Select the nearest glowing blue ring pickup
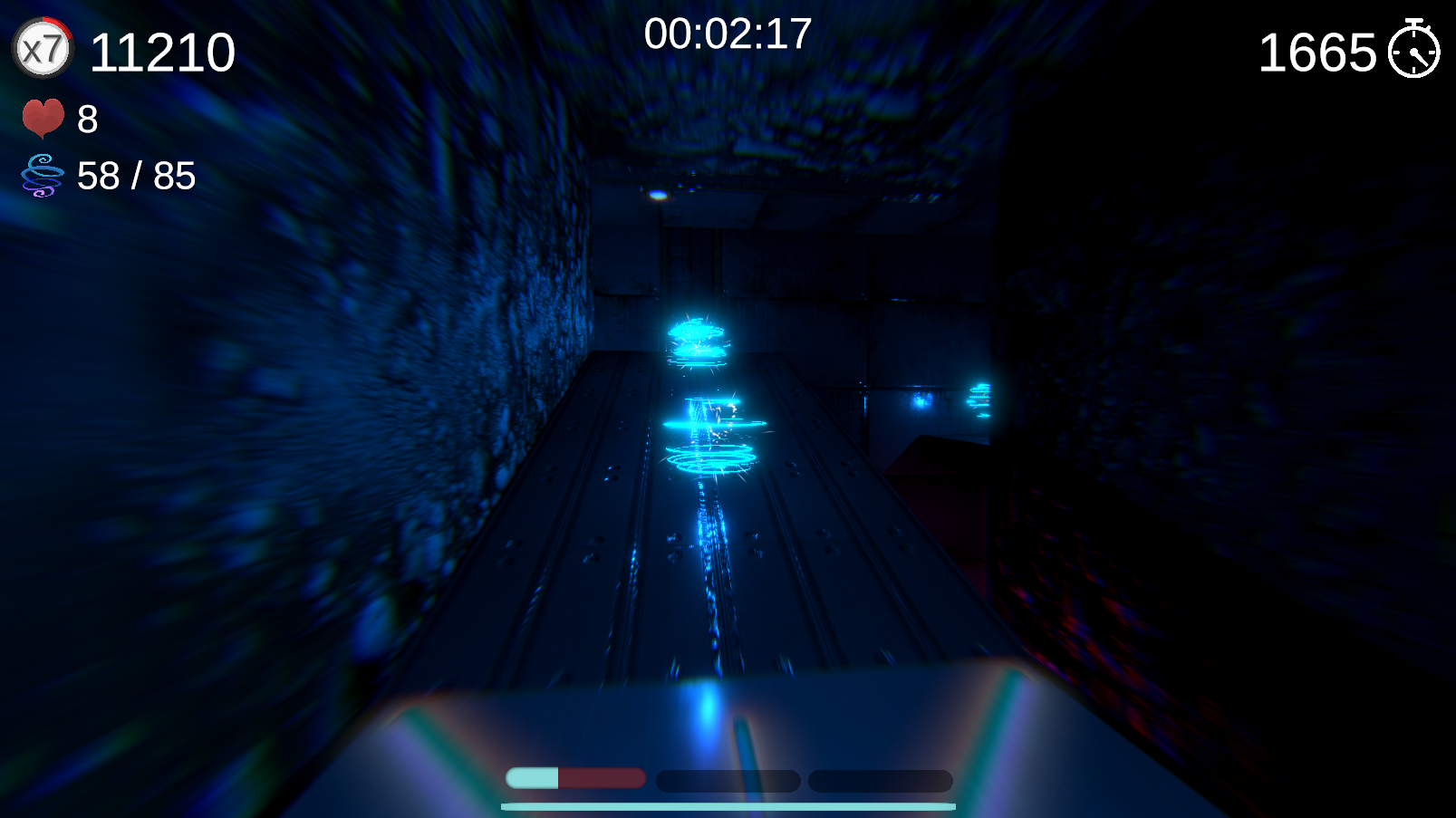This screenshot has height=818, width=1456. click(709, 457)
